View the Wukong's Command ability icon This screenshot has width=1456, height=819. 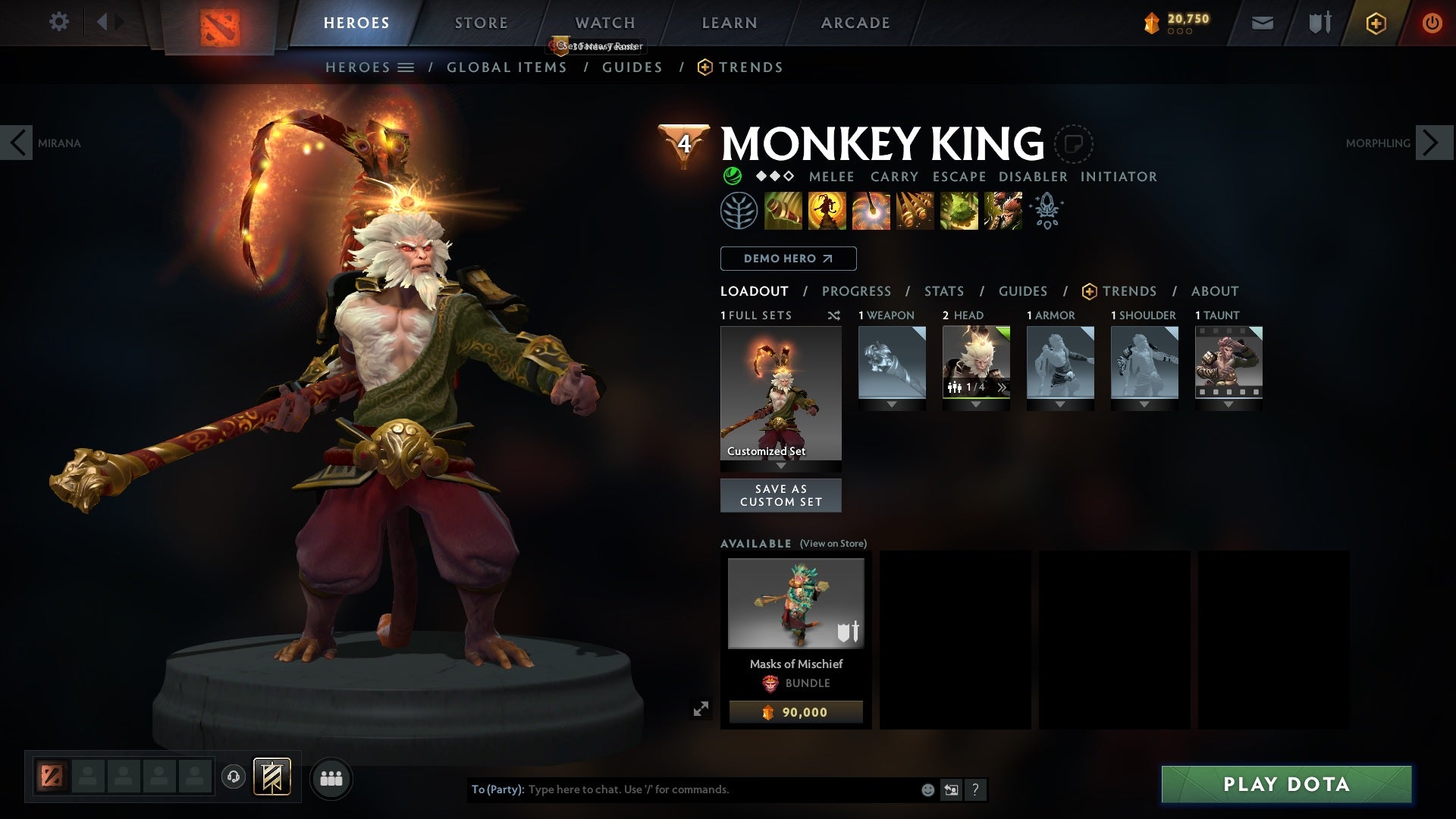pyautogui.click(x=1003, y=211)
